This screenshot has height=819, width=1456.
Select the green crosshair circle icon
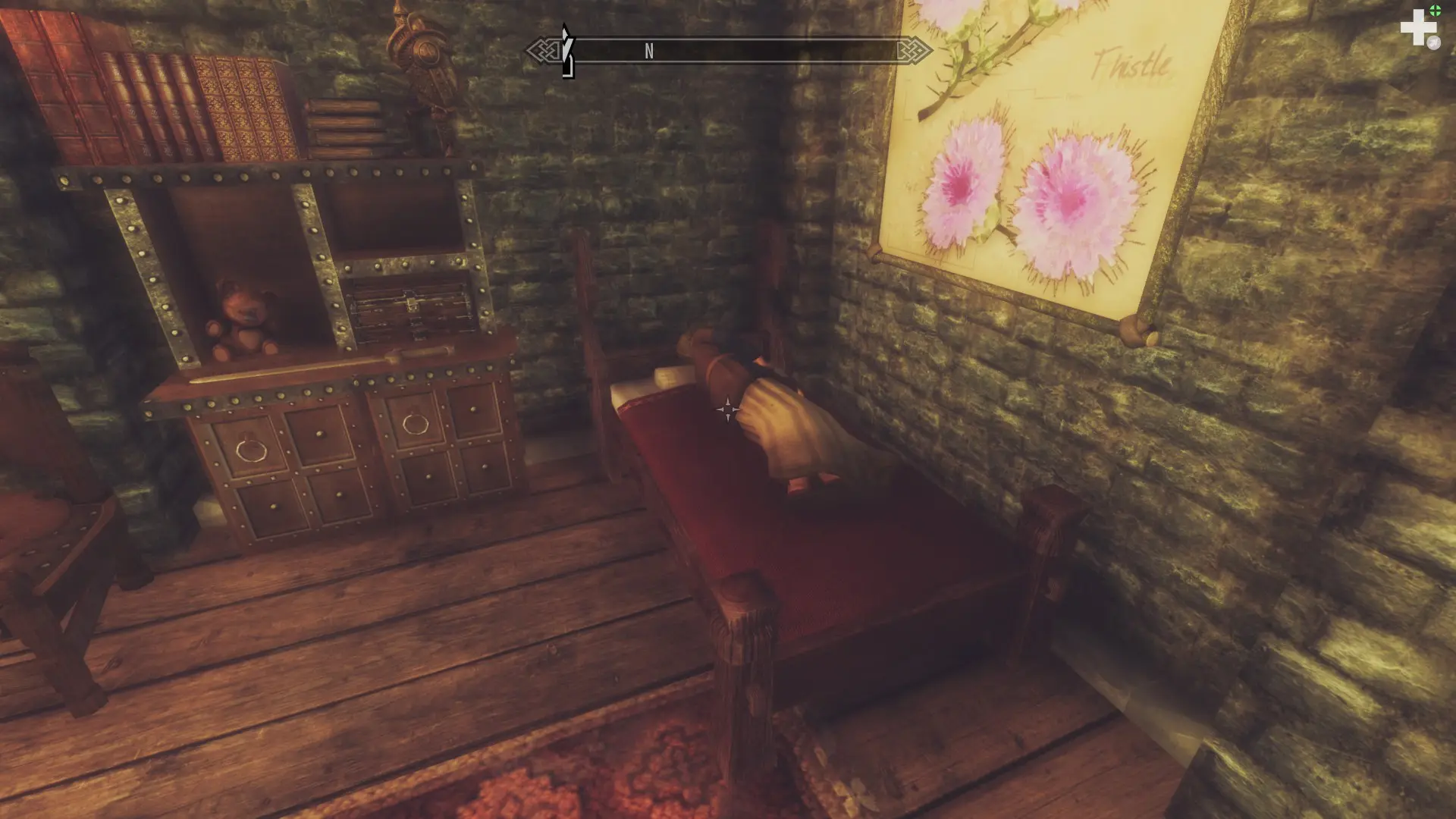[x=1436, y=11]
